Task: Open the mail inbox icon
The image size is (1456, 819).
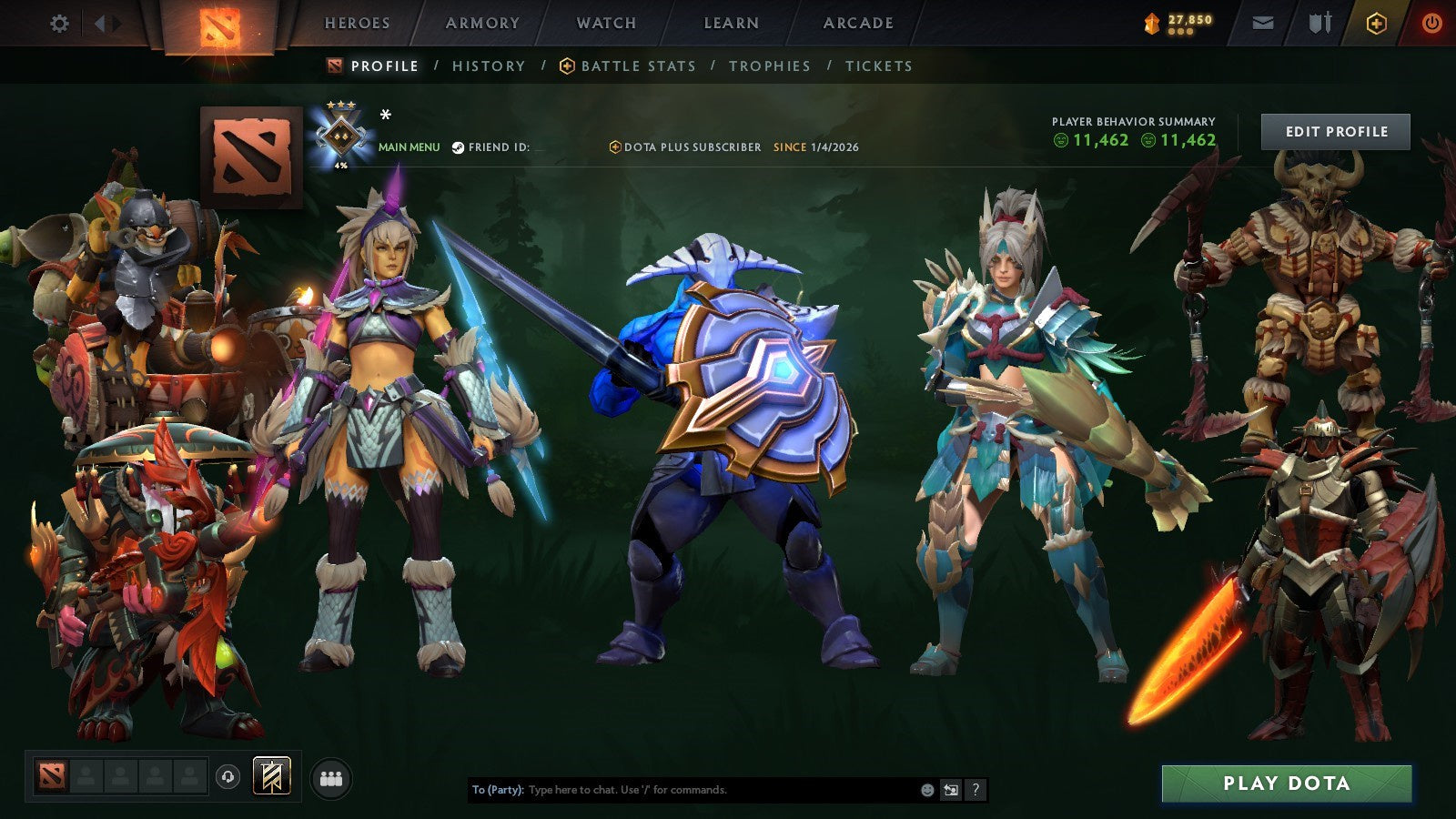Action: (x=1262, y=25)
